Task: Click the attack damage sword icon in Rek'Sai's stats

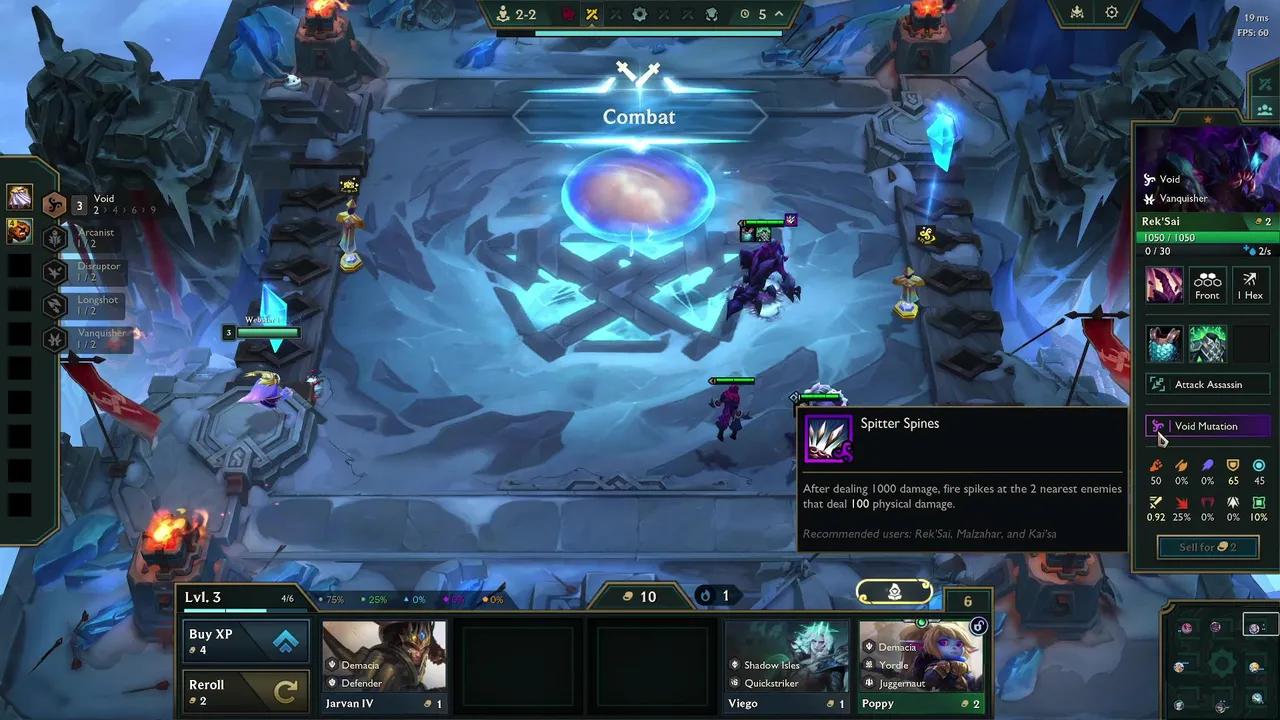Action: tap(1156, 465)
